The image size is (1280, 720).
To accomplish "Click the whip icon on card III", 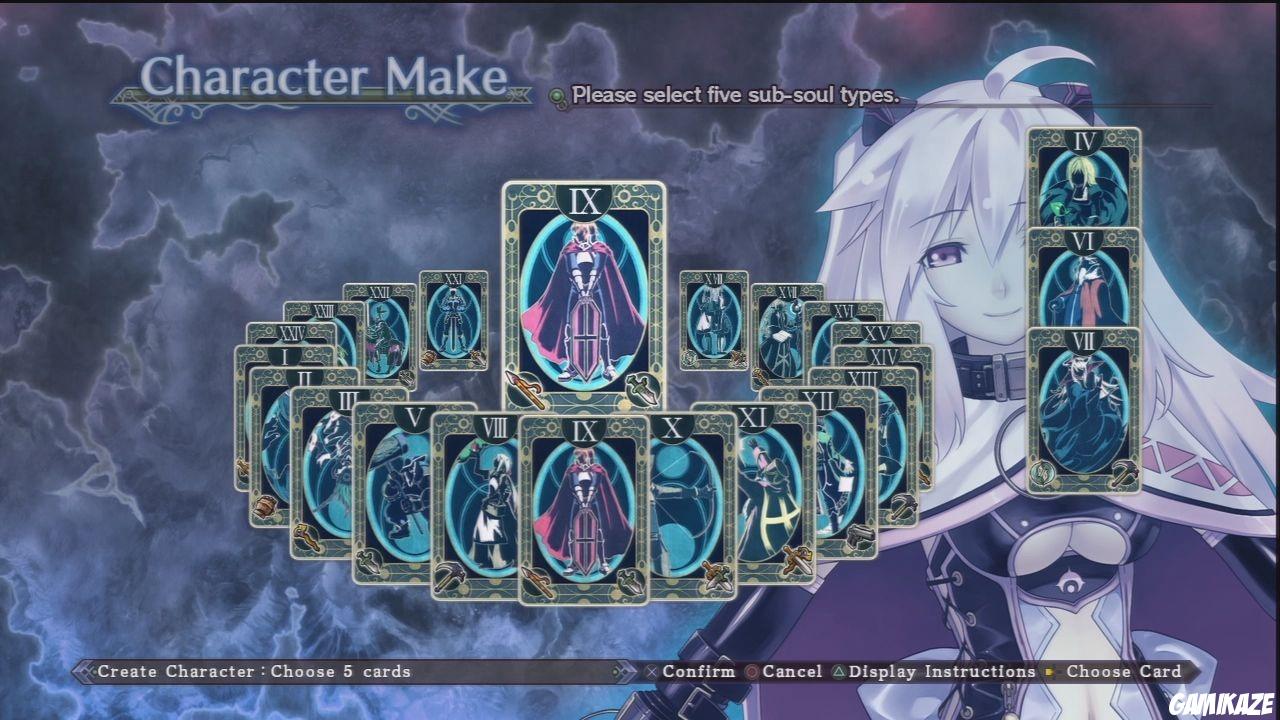I will pos(308,536).
